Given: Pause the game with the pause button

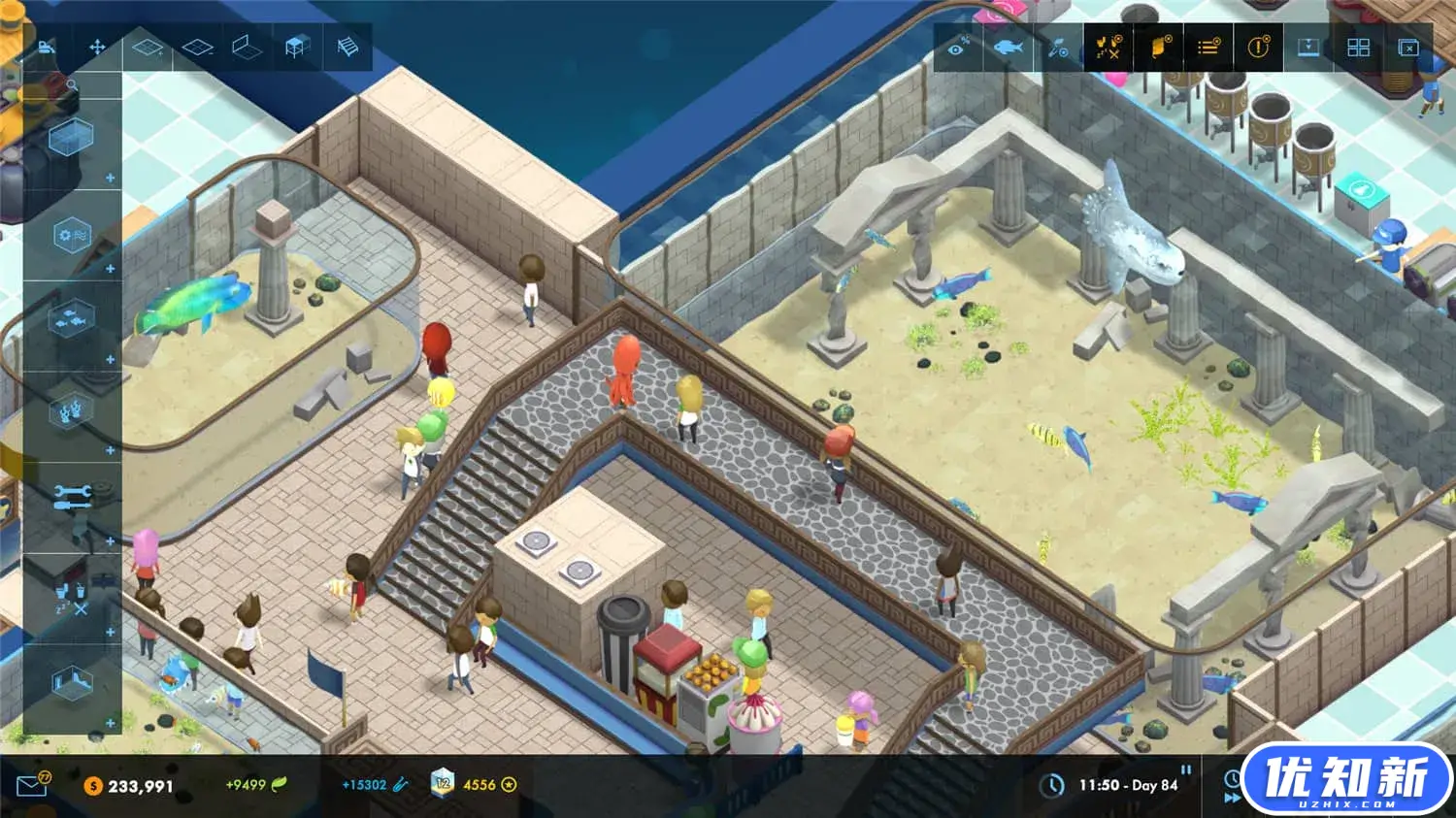Looking at the screenshot, I should pos(1185,769).
